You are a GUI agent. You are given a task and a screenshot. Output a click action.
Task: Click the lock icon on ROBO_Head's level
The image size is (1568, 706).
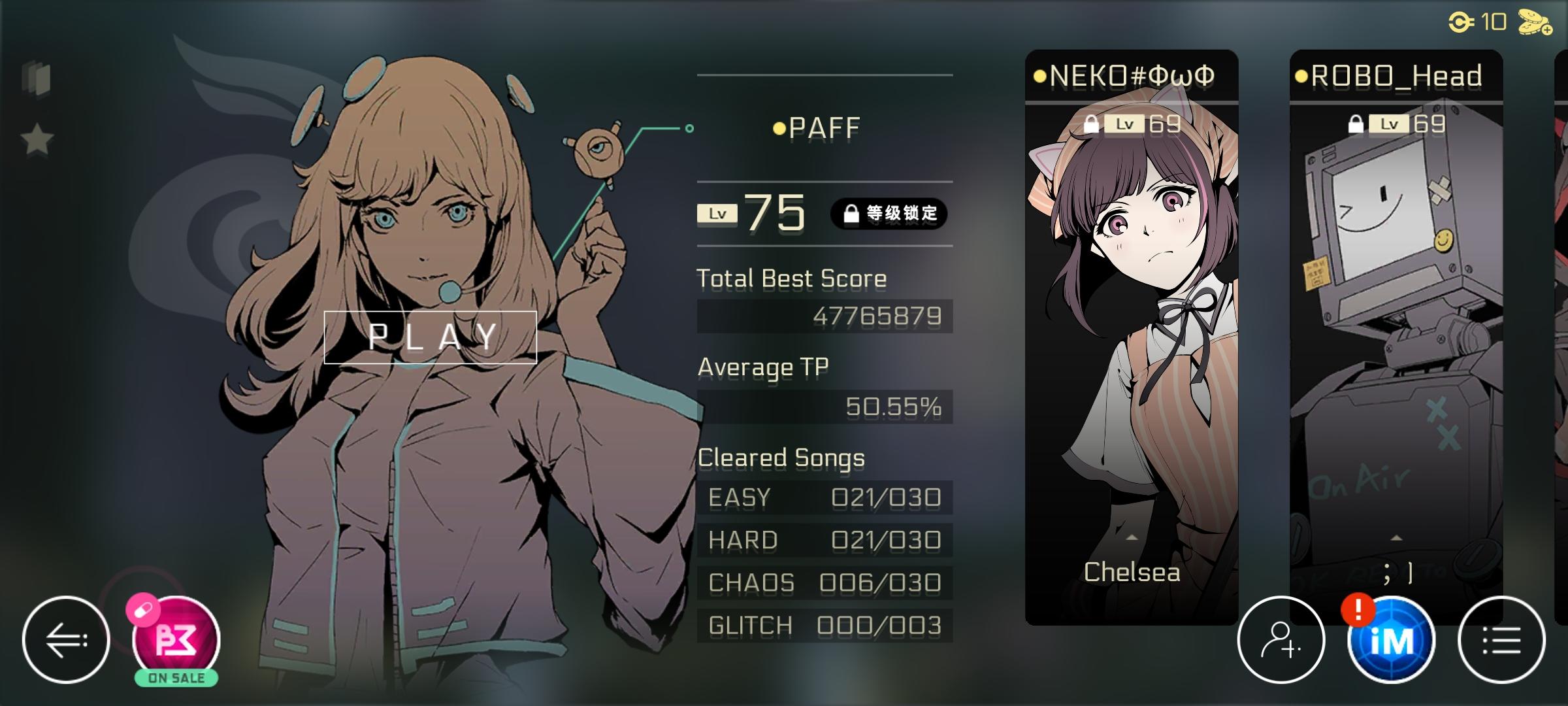coord(1358,122)
